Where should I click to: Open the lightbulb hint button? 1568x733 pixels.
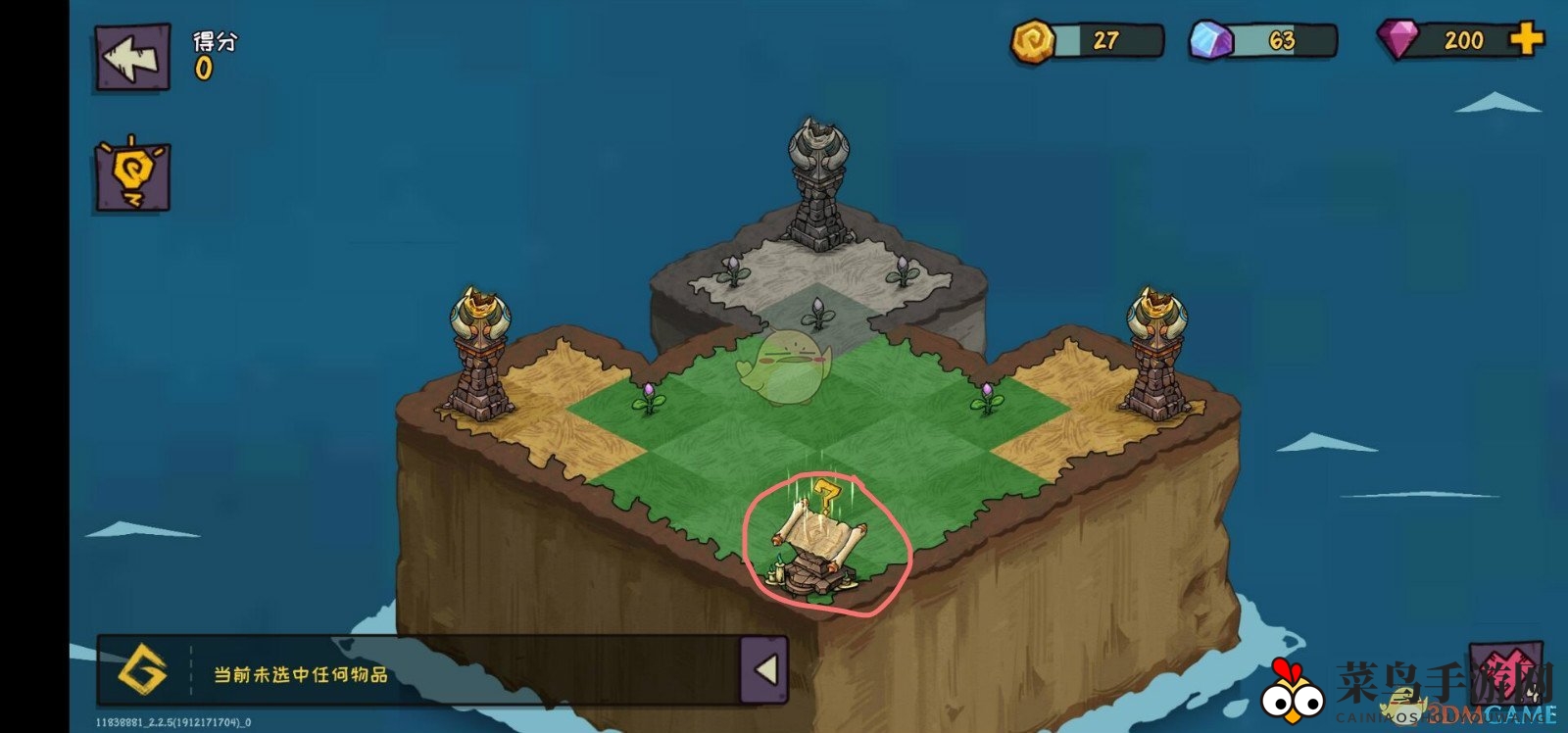[x=132, y=176]
